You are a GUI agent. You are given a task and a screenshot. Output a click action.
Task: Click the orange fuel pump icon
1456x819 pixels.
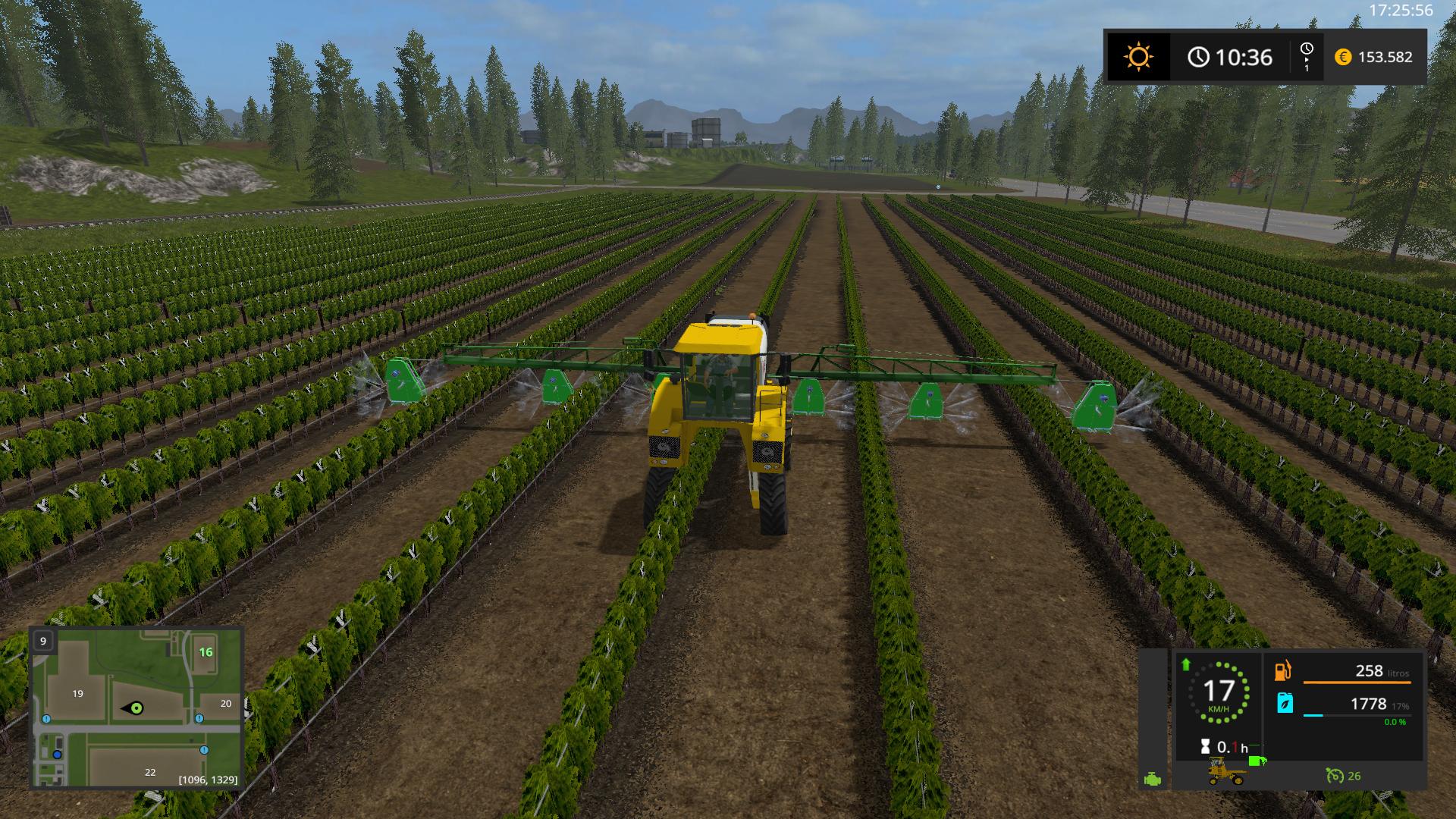coord(1283,671)
